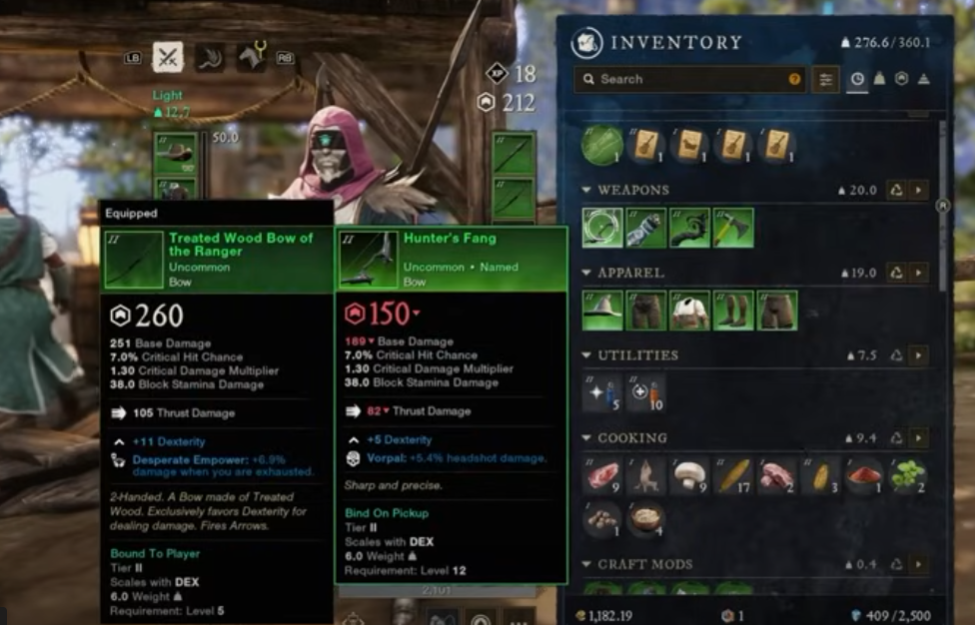
Task: Select the pointed hat apparel item
Action: (604, 310)
